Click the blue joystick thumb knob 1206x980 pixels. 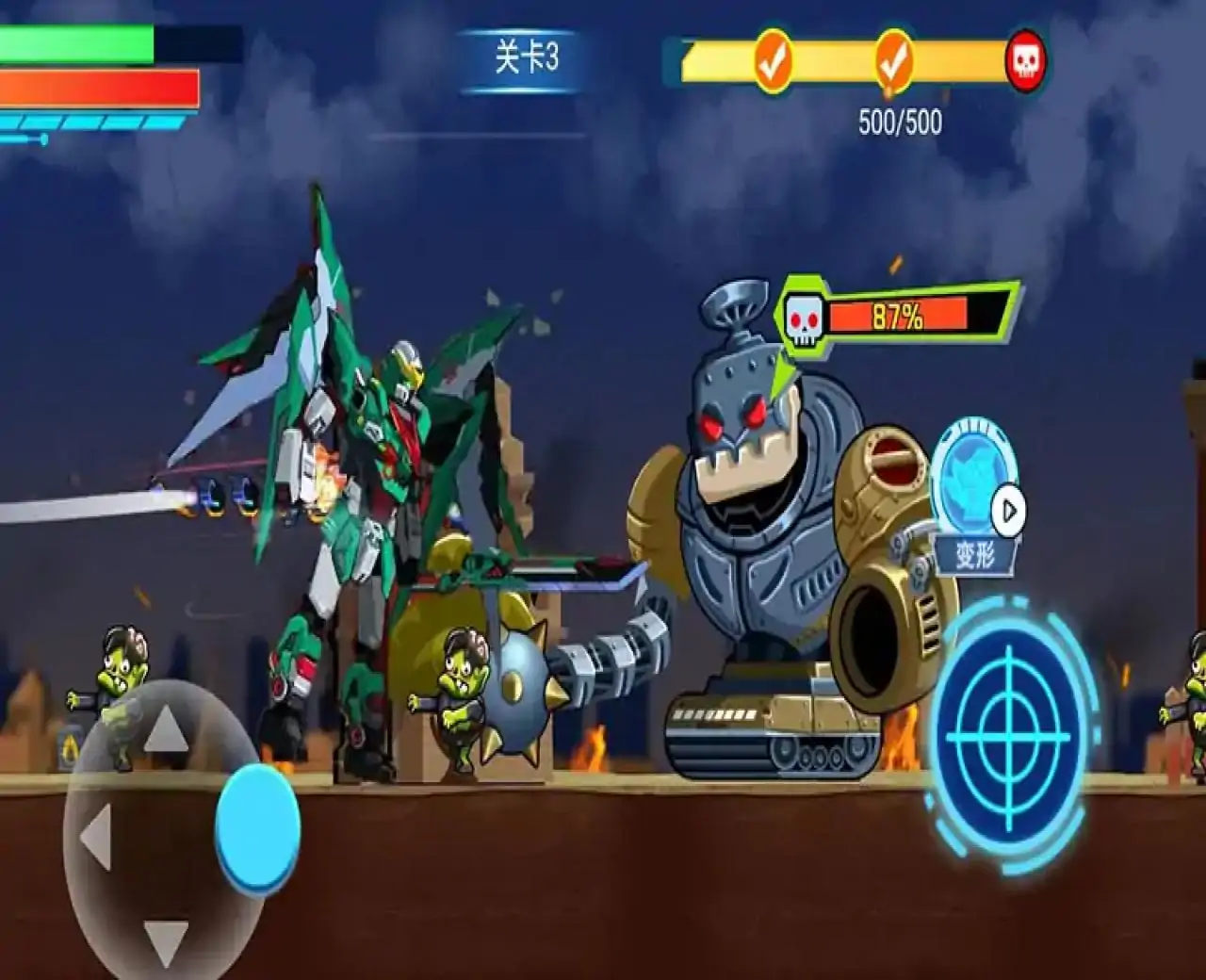click(257, 827)
